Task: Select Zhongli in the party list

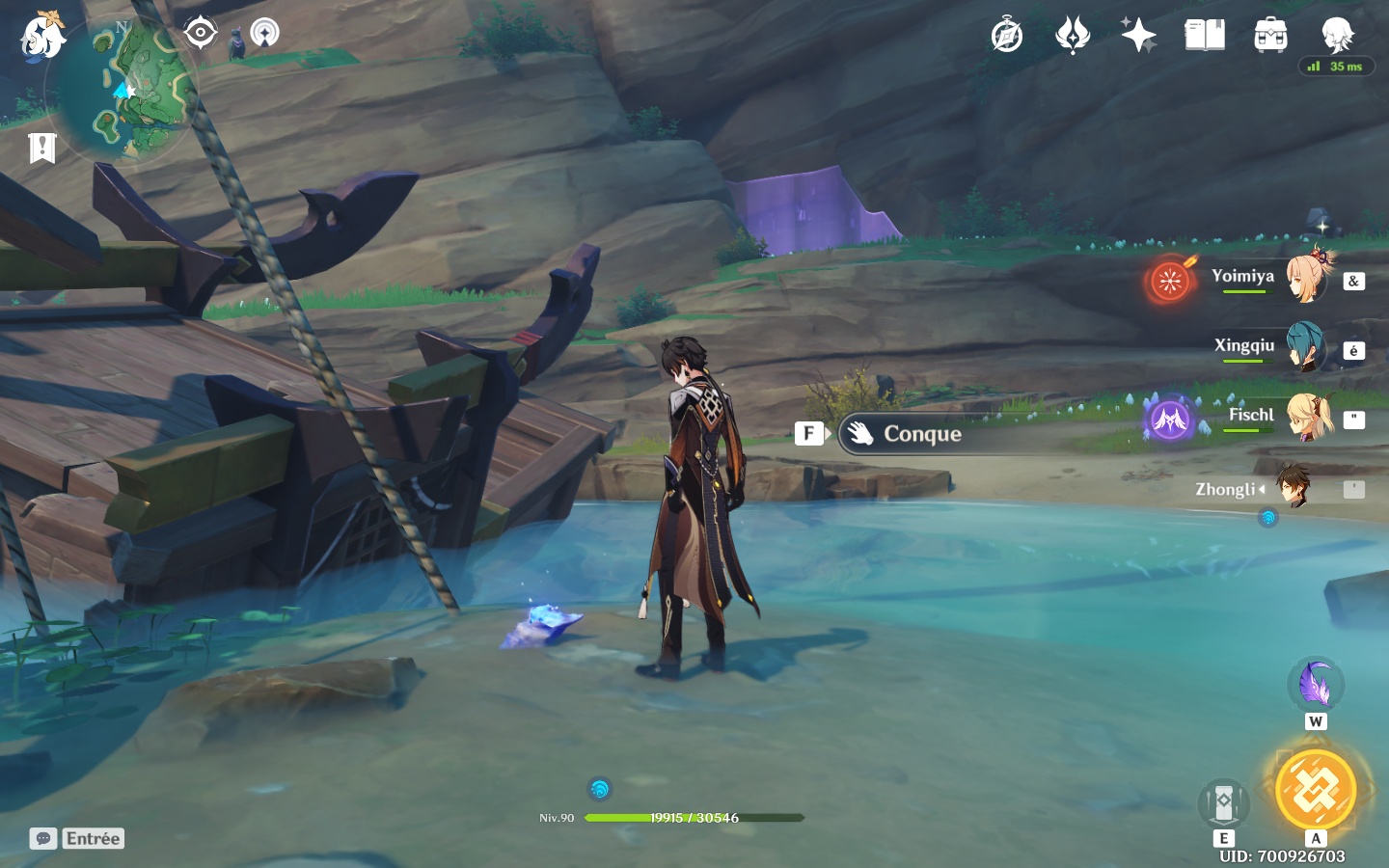Action: 1294,489
